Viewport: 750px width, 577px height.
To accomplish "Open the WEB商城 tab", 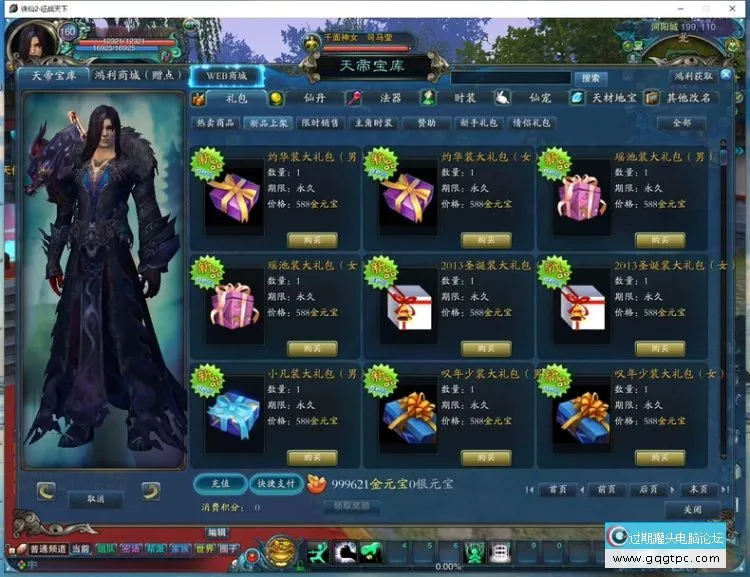I will point(225,75).
